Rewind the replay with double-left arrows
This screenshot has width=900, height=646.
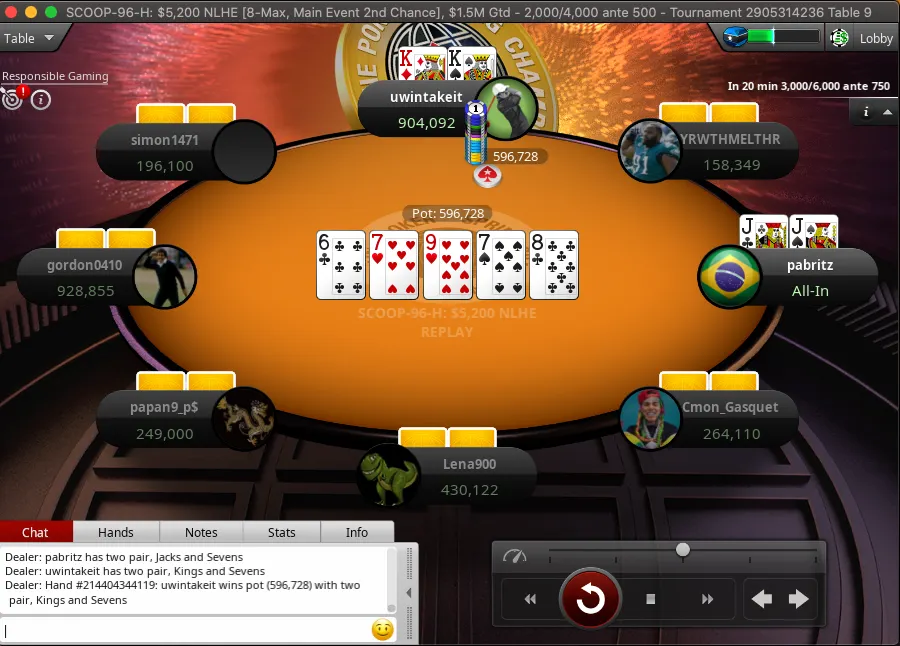tap(530, 599)
